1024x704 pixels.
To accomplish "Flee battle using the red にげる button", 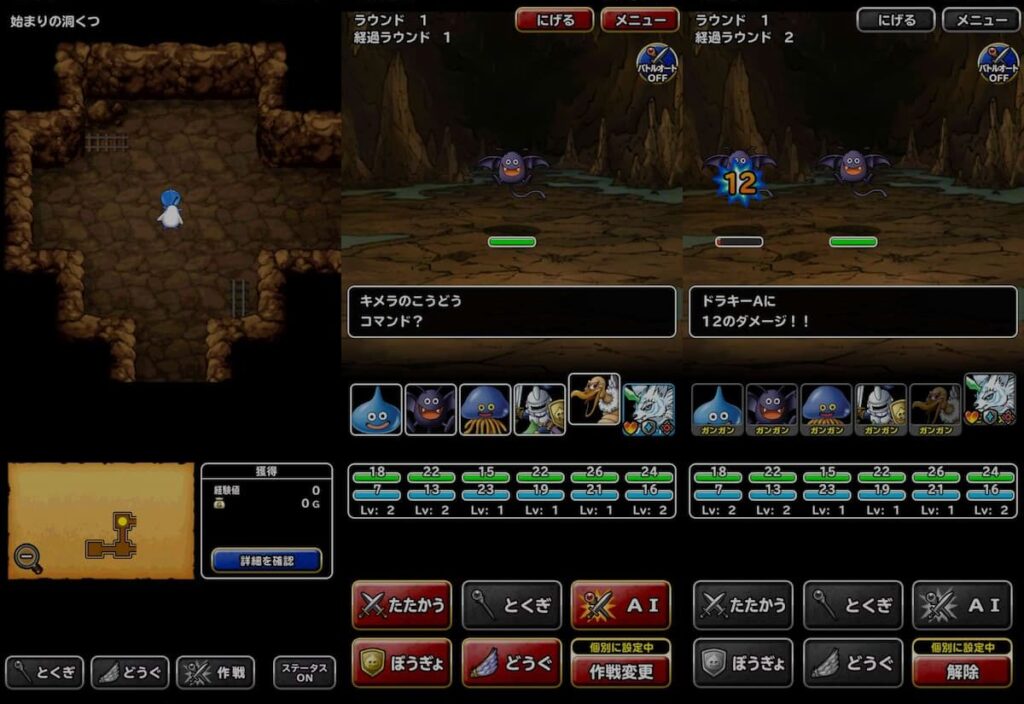I will [x=555, y=20].
